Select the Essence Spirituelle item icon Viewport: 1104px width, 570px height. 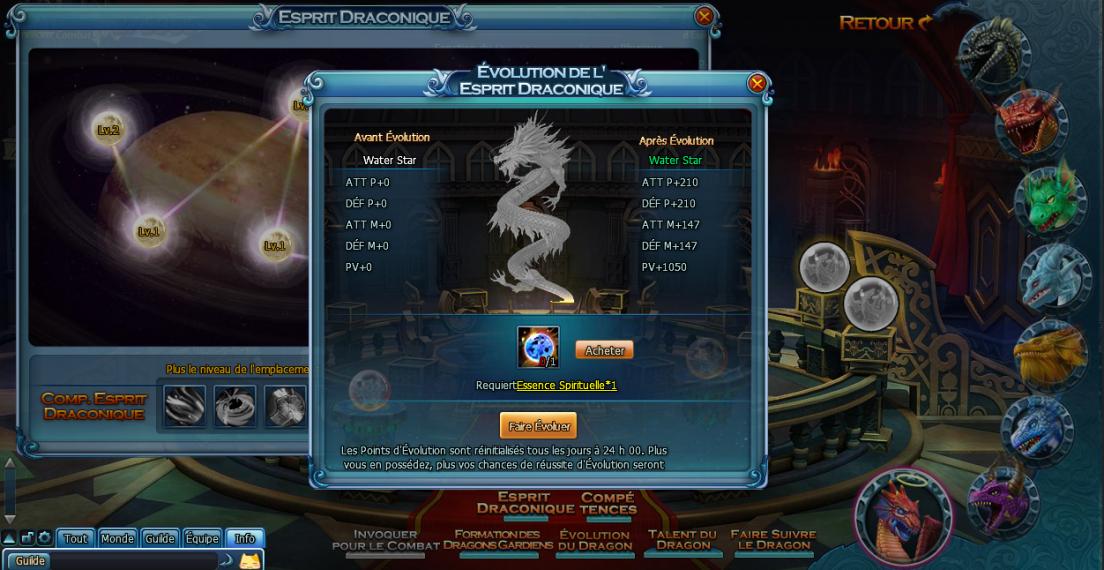click(538, 347)
